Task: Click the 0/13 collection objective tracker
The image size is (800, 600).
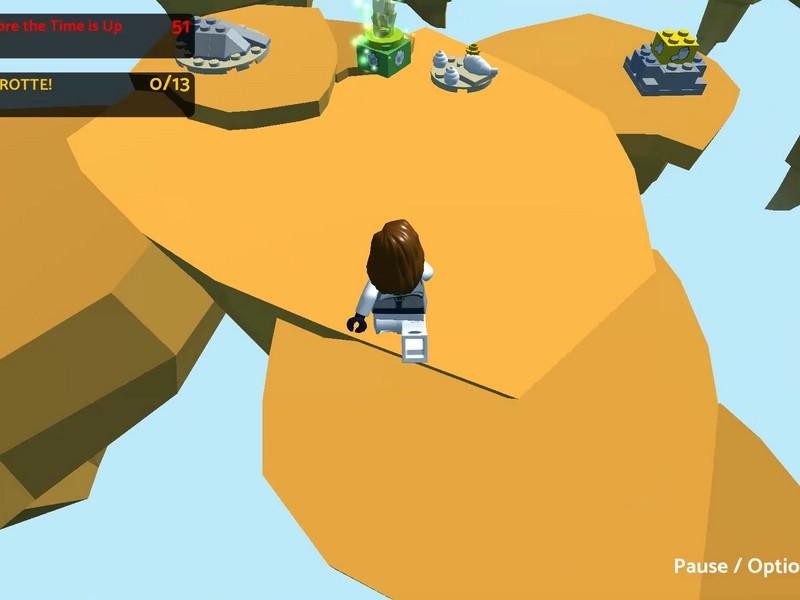Action: coord(95,84)
